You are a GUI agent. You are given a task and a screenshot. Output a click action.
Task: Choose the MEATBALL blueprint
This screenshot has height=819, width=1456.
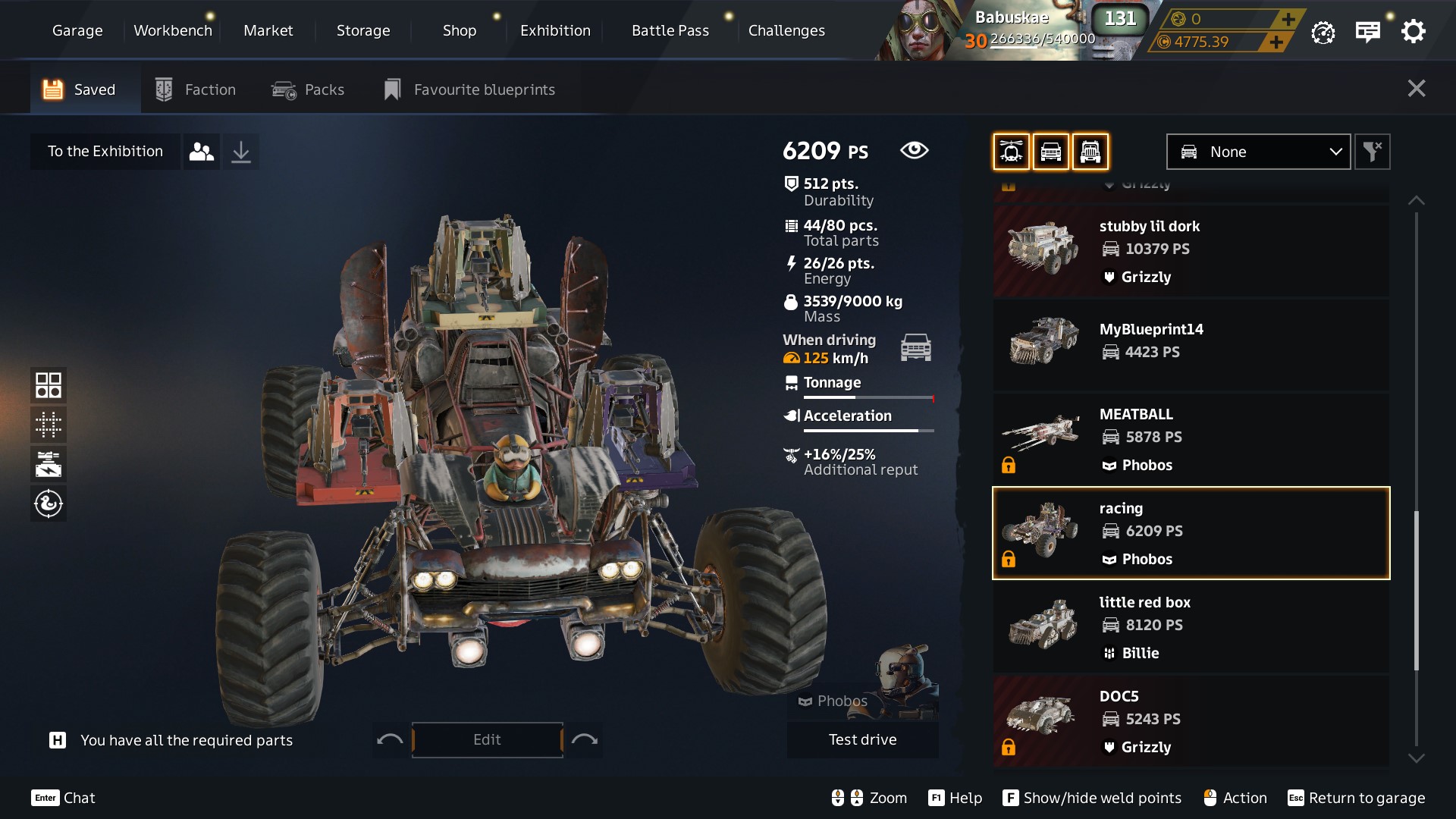point(1191,438)
